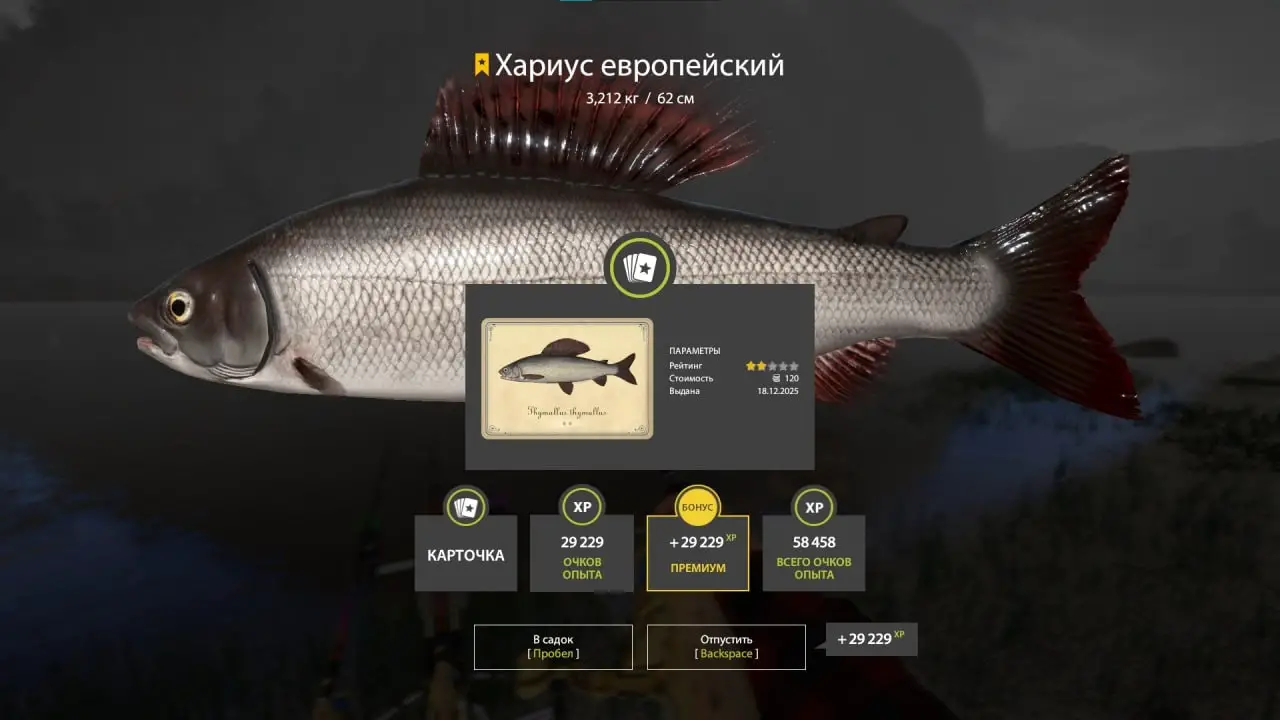Click the issue date 18.12.2025 on the card
1280x720 pixels.
778,391
